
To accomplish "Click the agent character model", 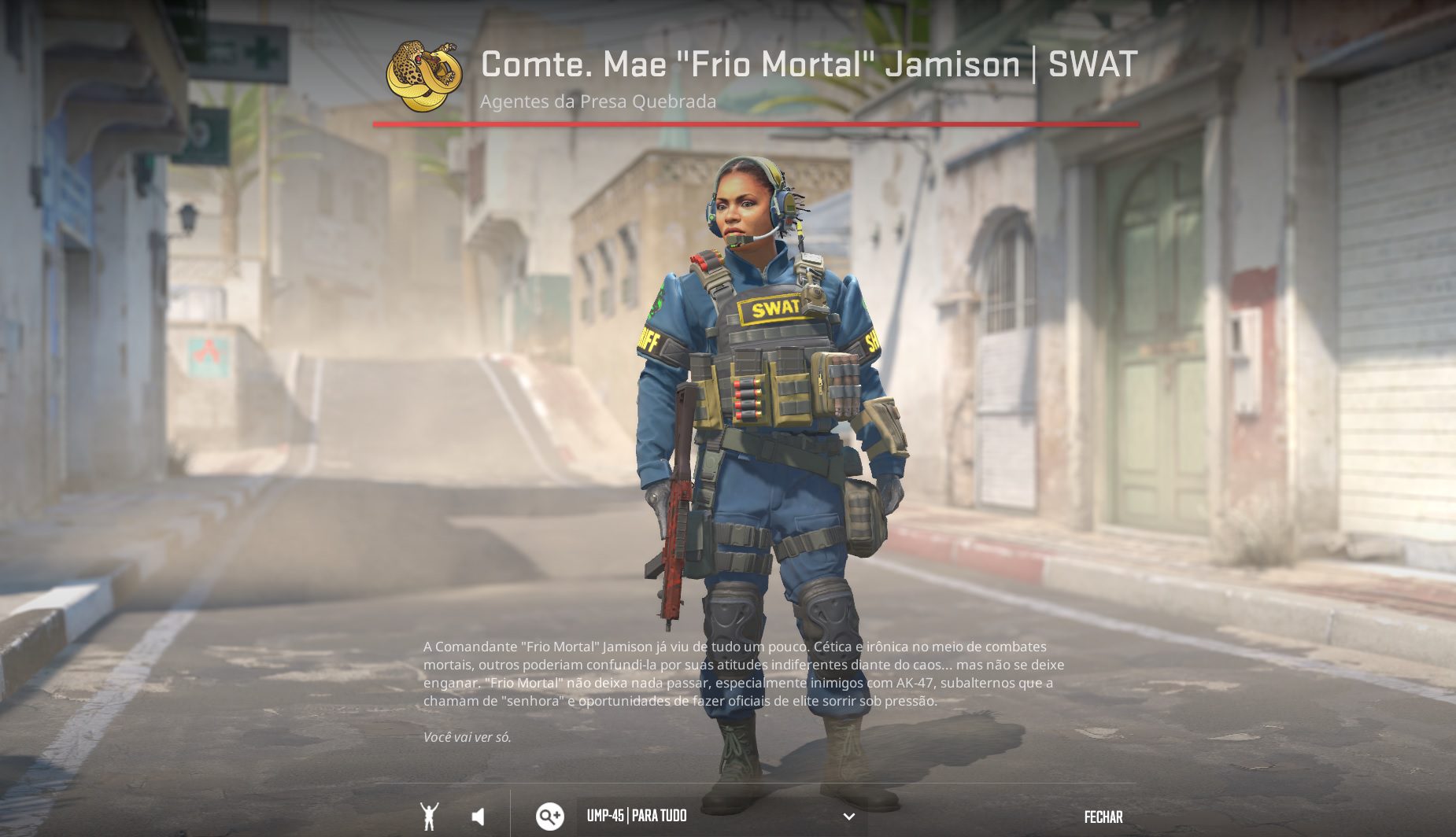I will click(x=759, y=433).
